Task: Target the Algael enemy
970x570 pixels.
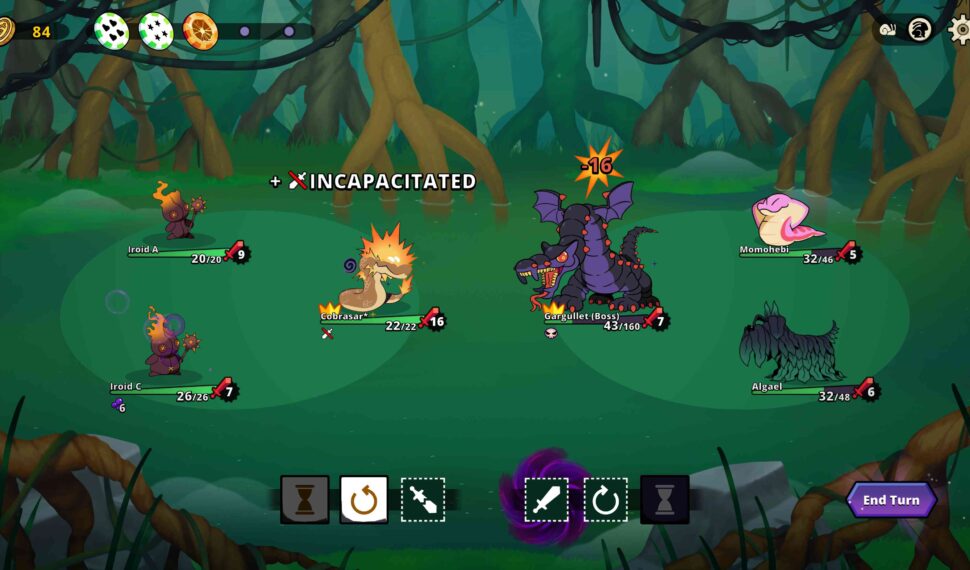Action: click(790, 345)
